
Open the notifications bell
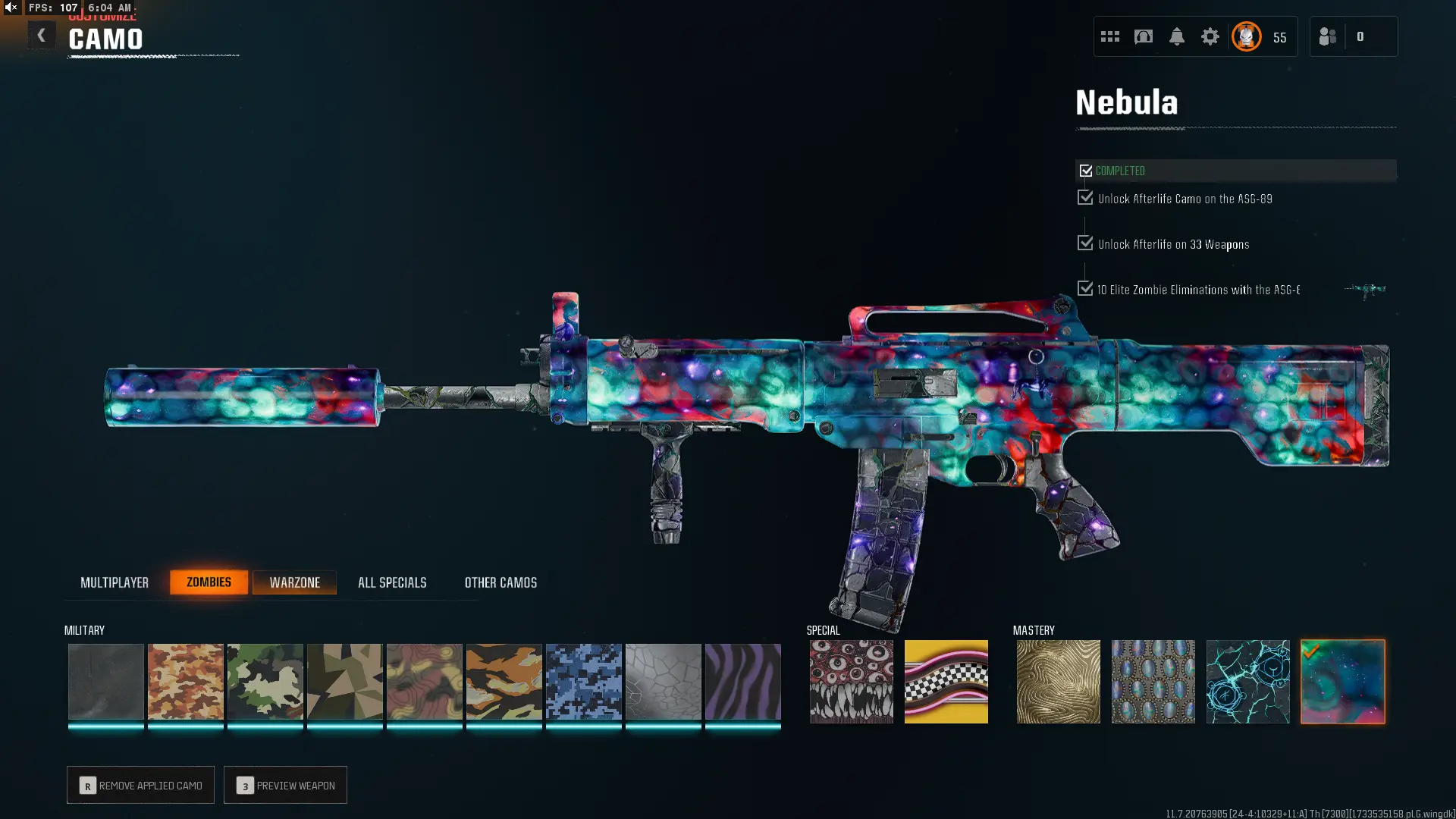click(1177, 36)
